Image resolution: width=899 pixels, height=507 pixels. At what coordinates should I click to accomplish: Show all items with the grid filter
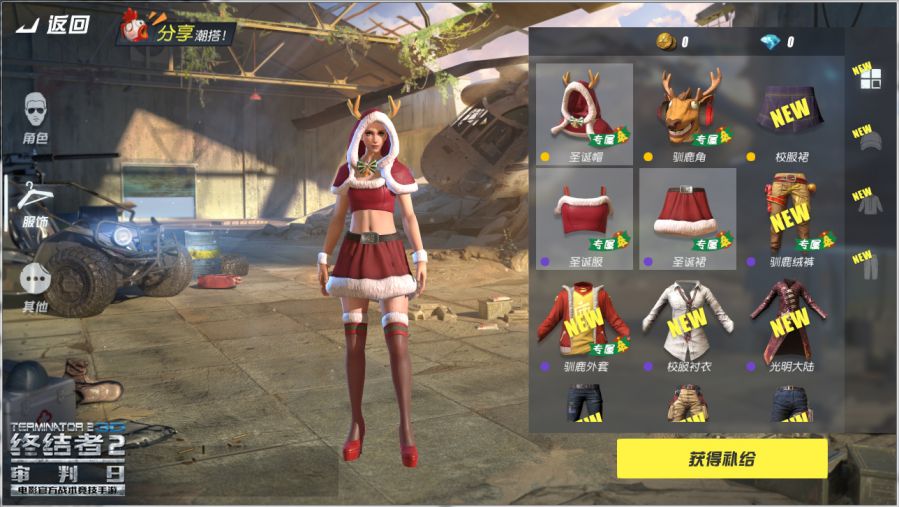[x=870, y=79]
